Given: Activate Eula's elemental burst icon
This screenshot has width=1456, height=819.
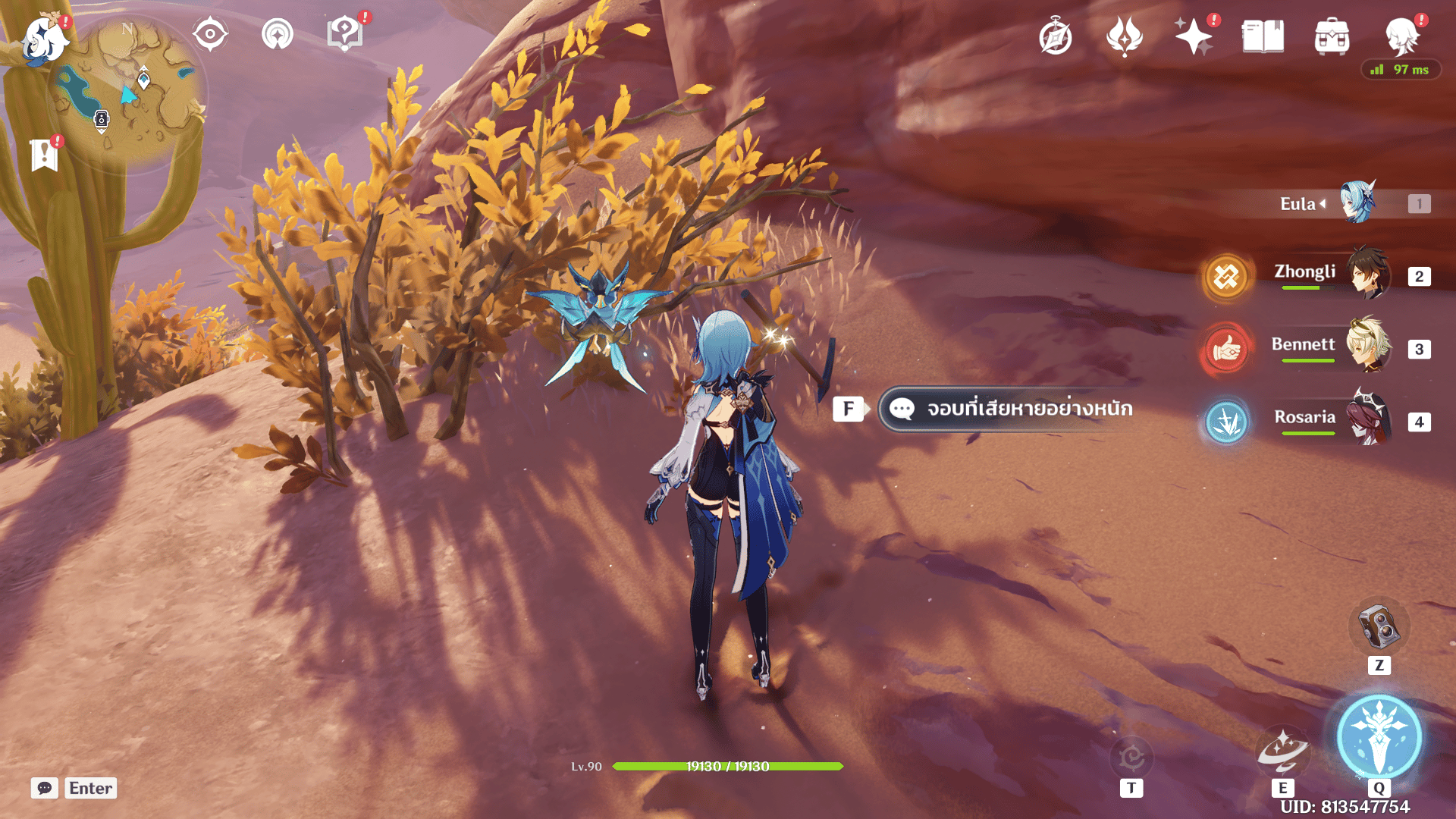Looking at the screenshot, I should click(1379, 737).
